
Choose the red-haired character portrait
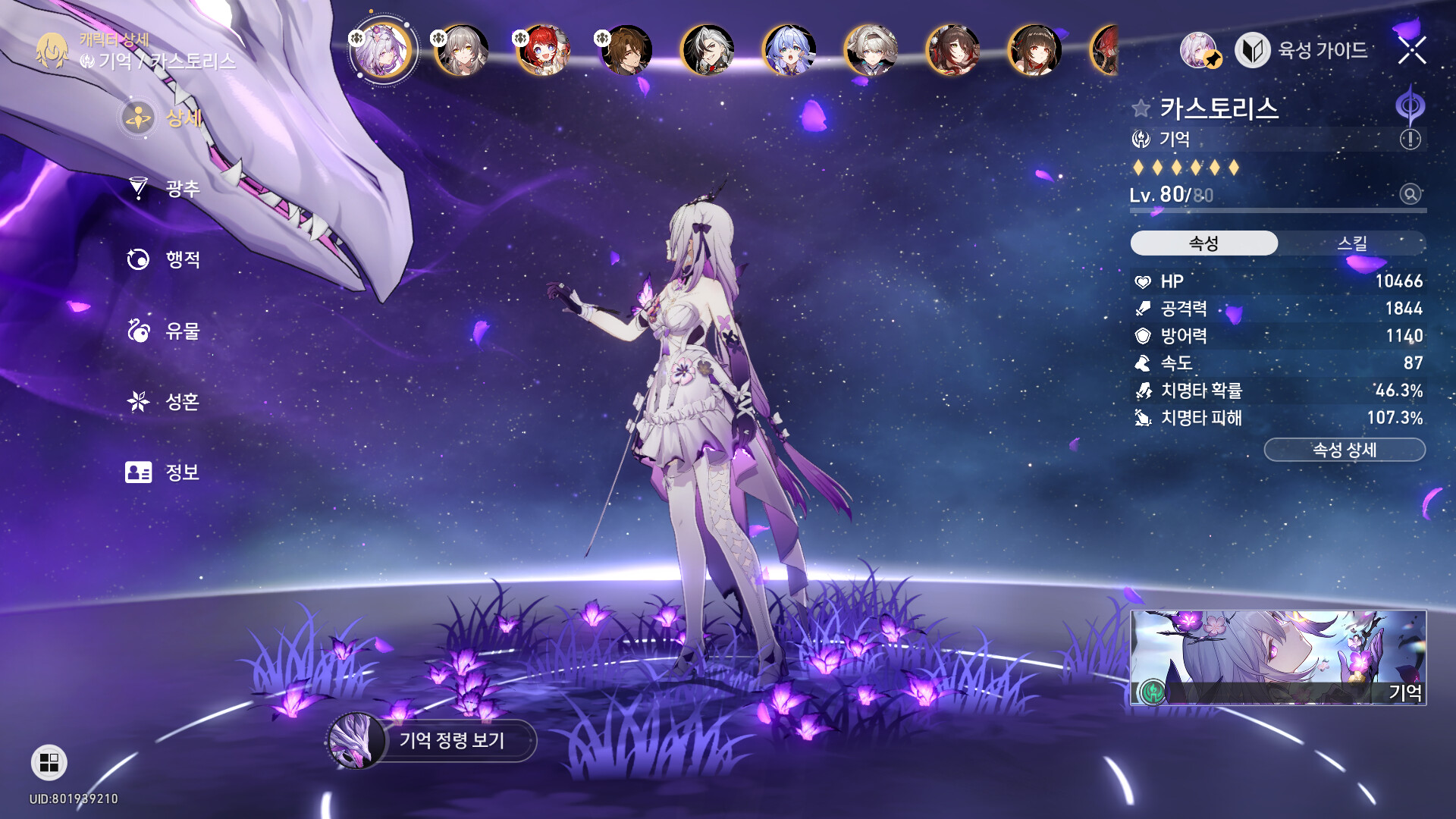tap(543, 51)
